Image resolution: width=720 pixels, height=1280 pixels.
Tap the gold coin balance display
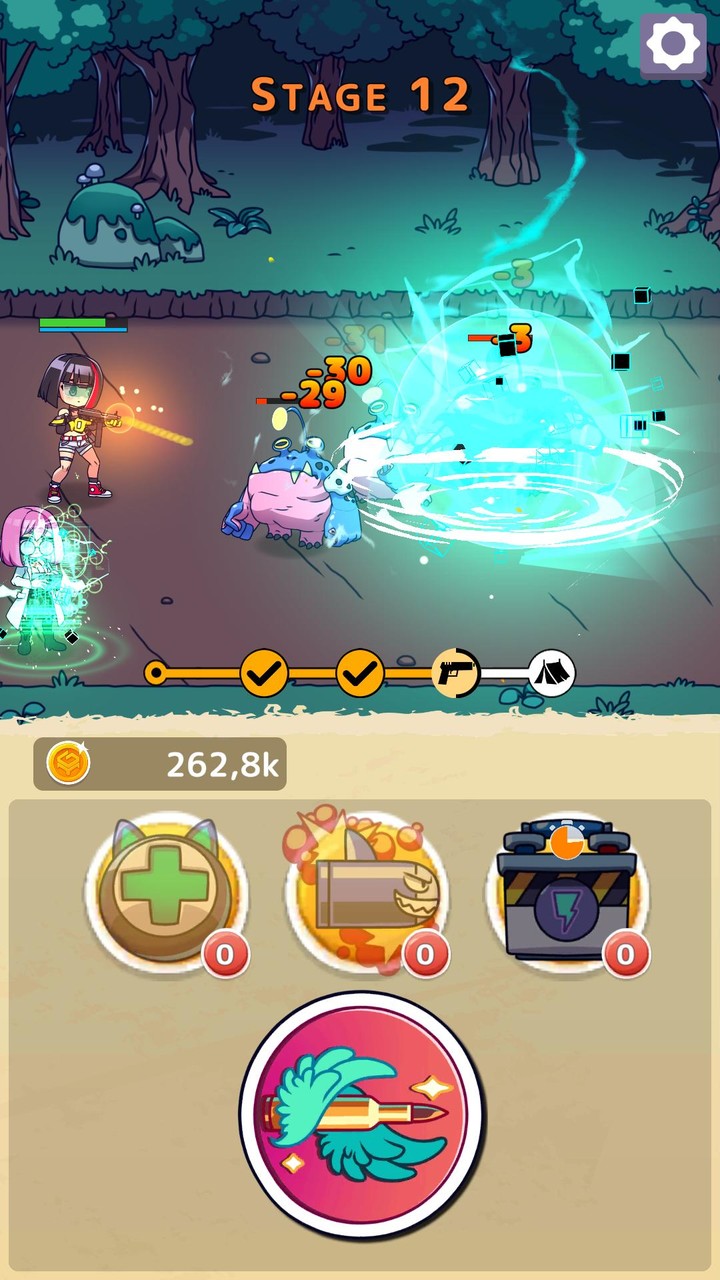[160, 765]
